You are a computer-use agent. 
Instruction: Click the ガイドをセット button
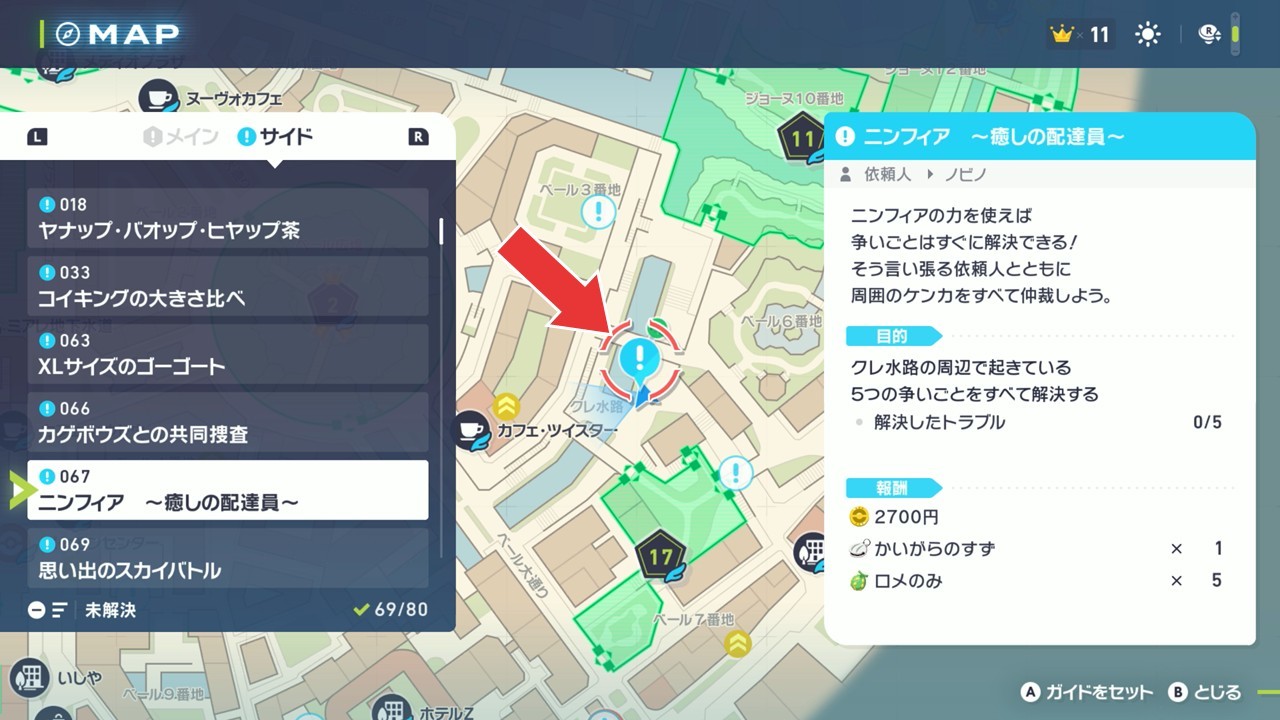1086,692
